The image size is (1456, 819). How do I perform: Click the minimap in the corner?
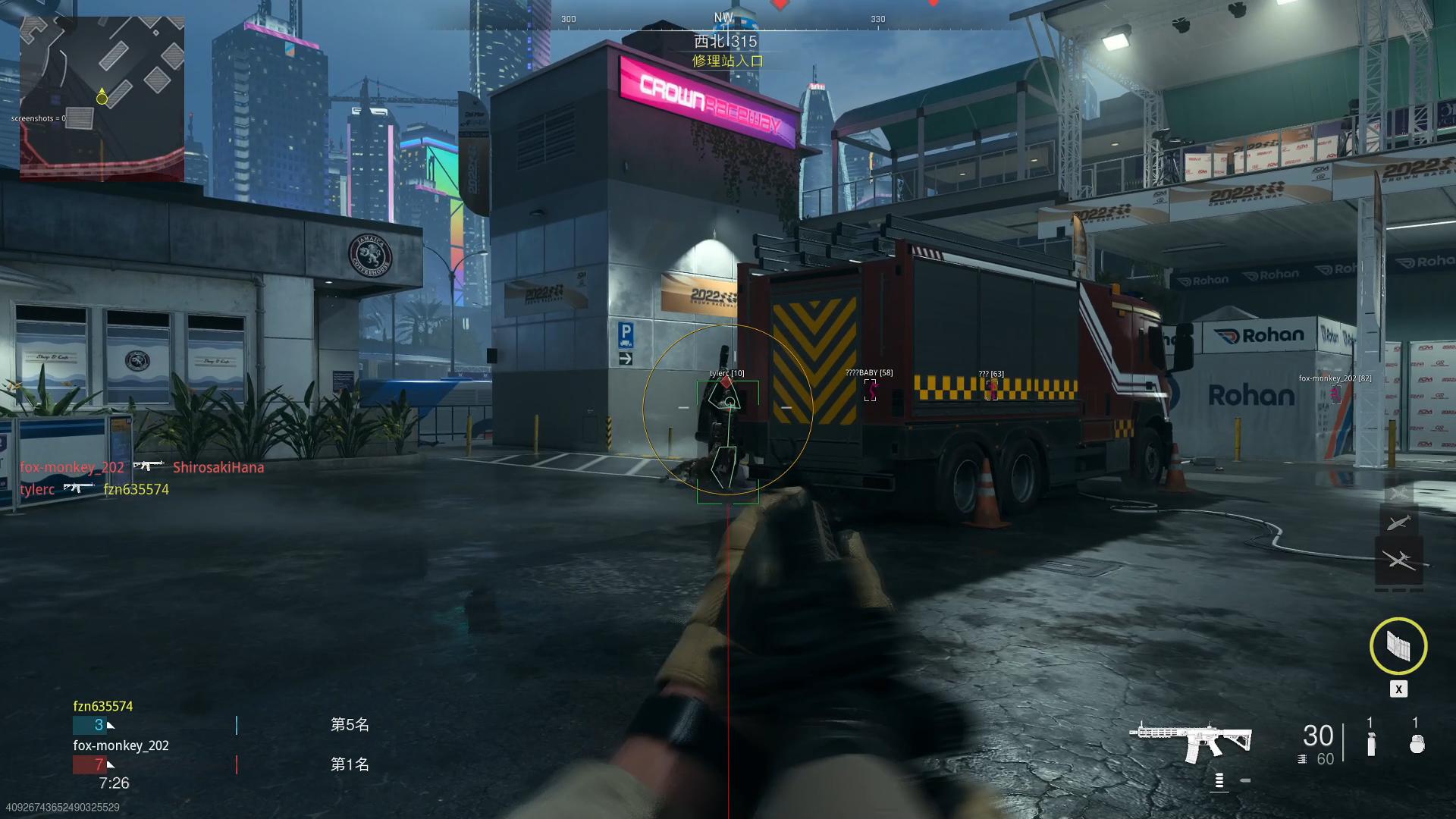(x=102, y=99)
